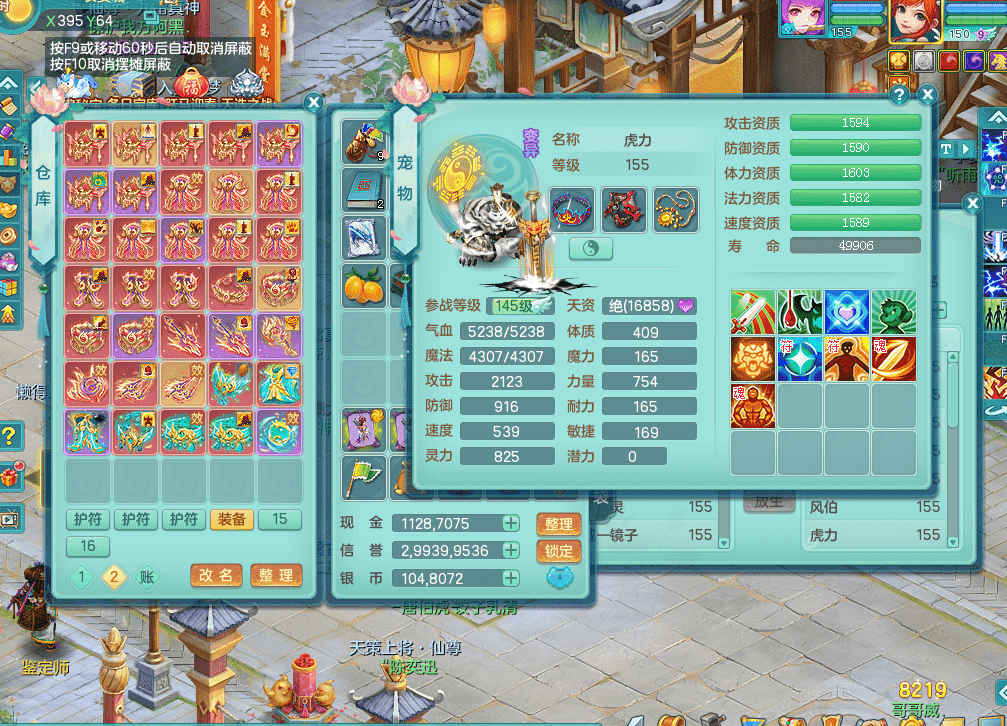This screenshot has width=1007, height=726.
Task: Add 银币 with its plus button
Action: tap(510, 578)
